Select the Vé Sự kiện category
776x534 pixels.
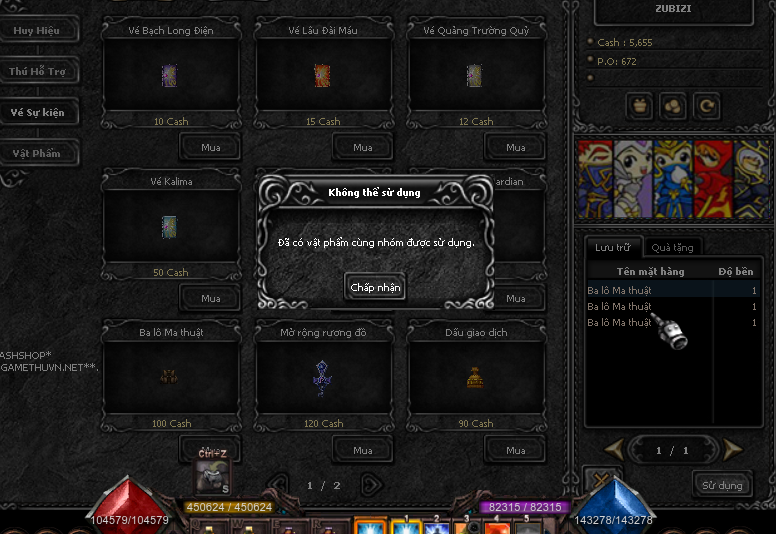point(37,112)
